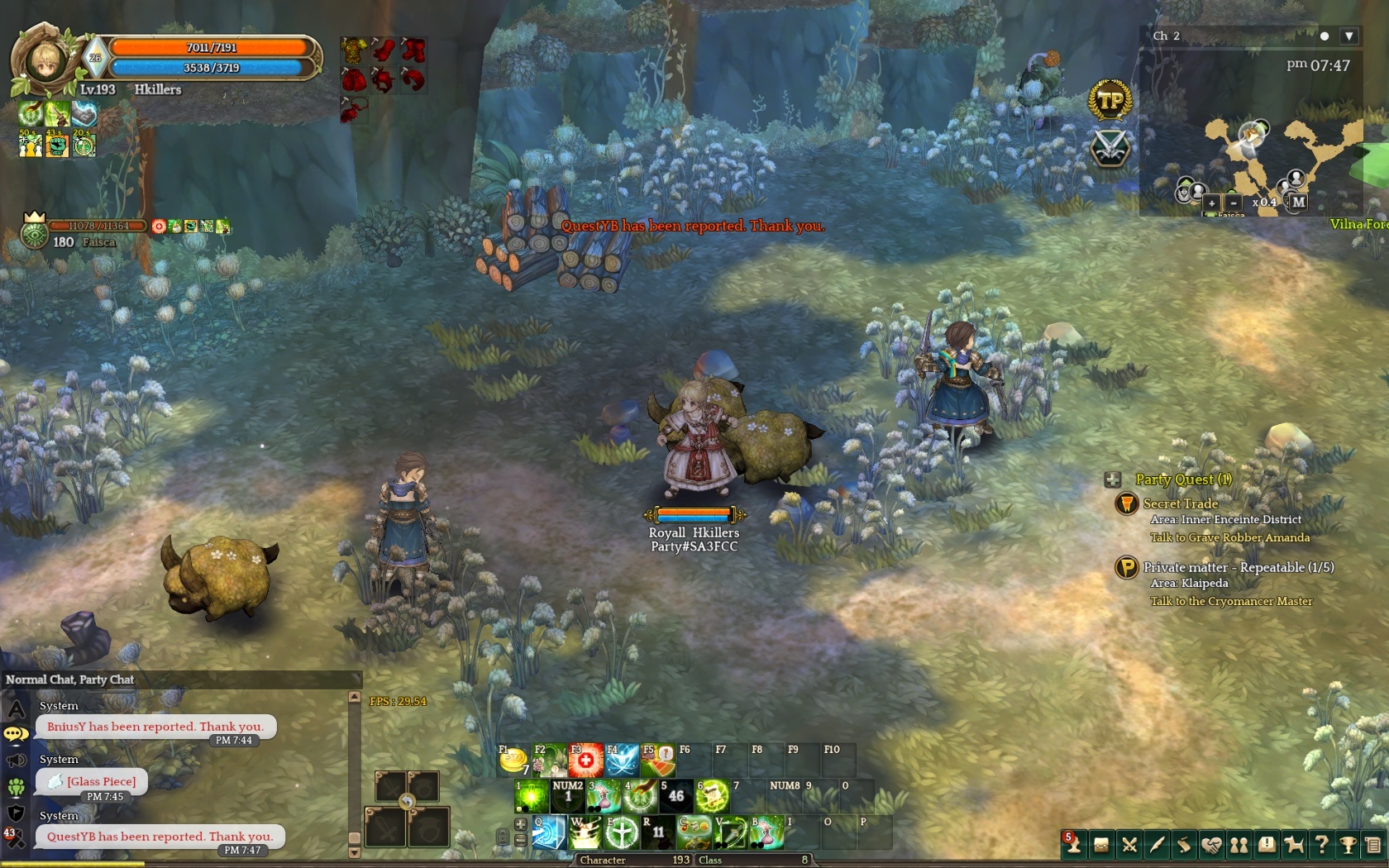Open the inventory bag menu icon
The width and height of the screenshot is (1389, 868).
click(x=1101, y=845)
